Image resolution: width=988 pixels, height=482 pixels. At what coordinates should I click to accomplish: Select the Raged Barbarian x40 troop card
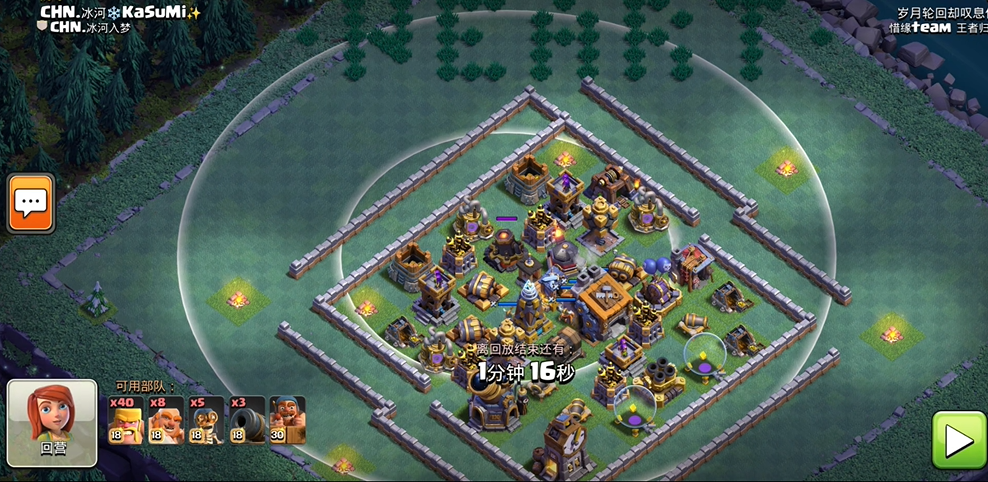[126, 420]
